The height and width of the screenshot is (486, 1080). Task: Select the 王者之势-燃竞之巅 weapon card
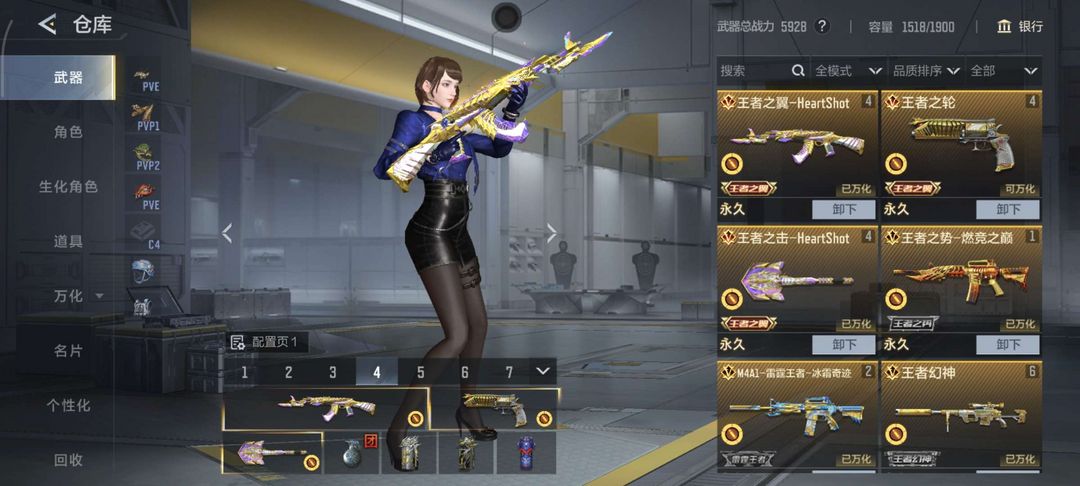click(x=961, y=280)
